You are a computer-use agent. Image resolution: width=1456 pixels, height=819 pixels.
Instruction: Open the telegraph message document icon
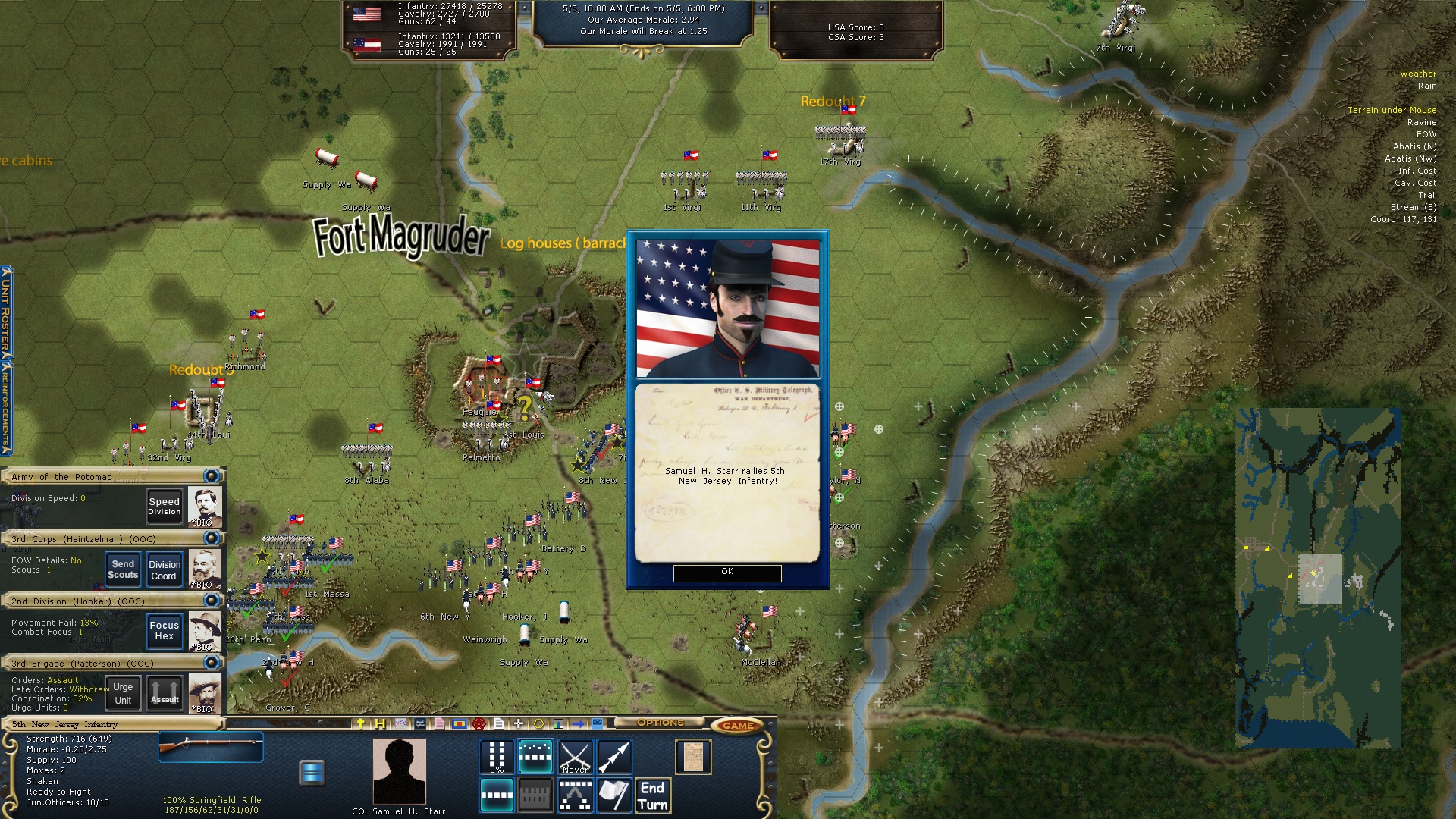click(693, 757)
